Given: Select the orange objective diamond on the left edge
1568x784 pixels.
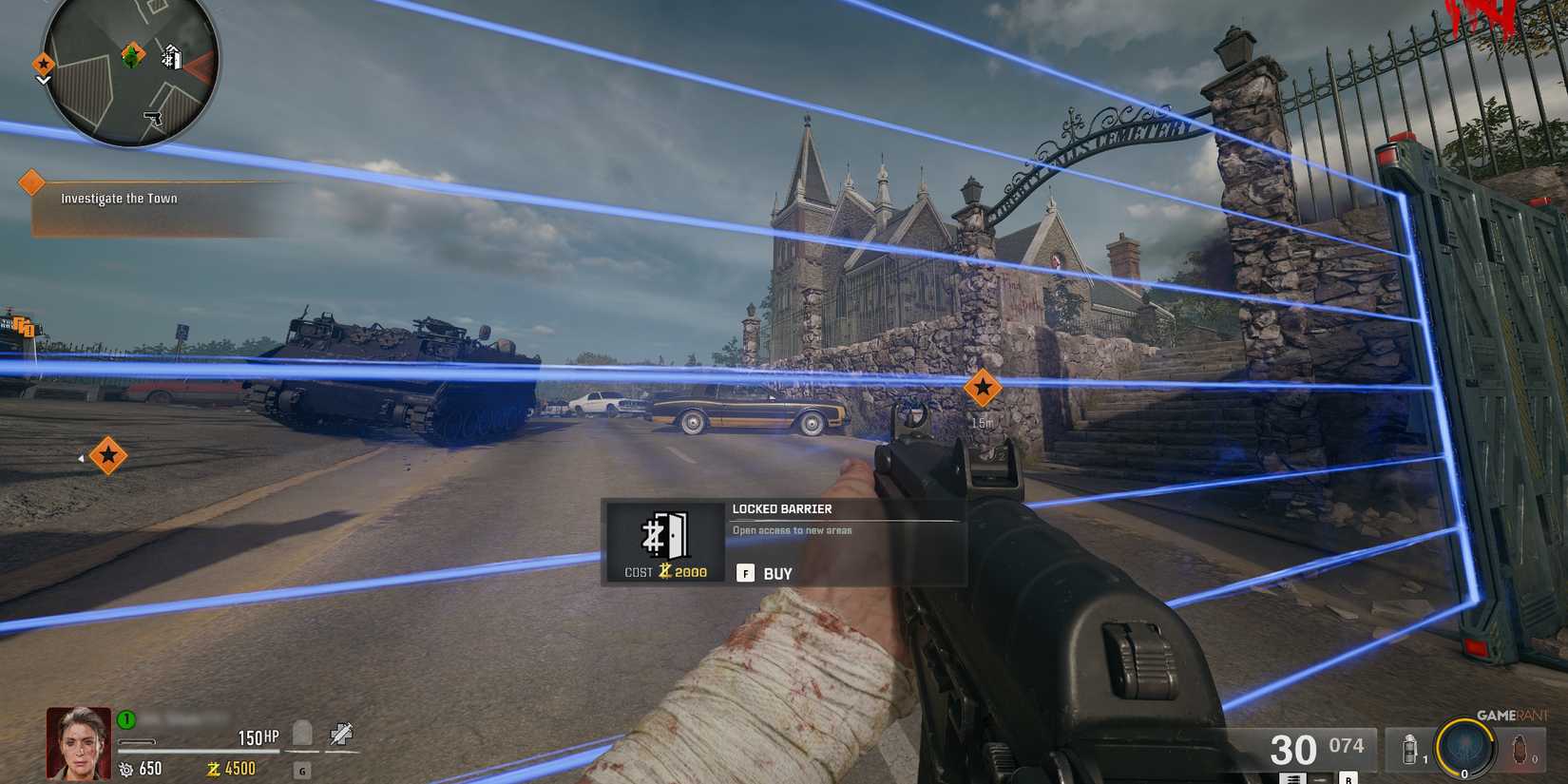Looking at the screenshot, I should [108, 456].
